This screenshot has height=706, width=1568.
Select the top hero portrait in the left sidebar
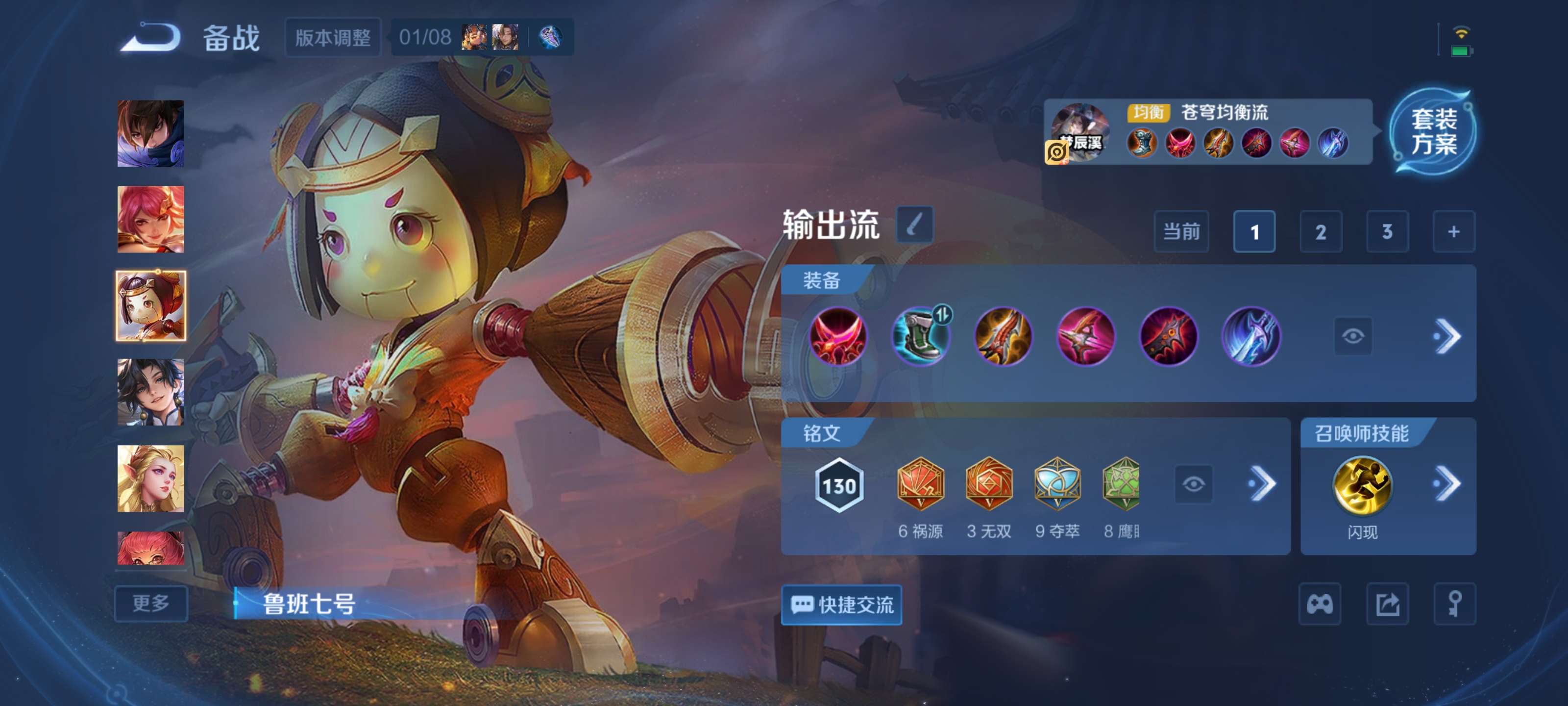coord(151,133)
